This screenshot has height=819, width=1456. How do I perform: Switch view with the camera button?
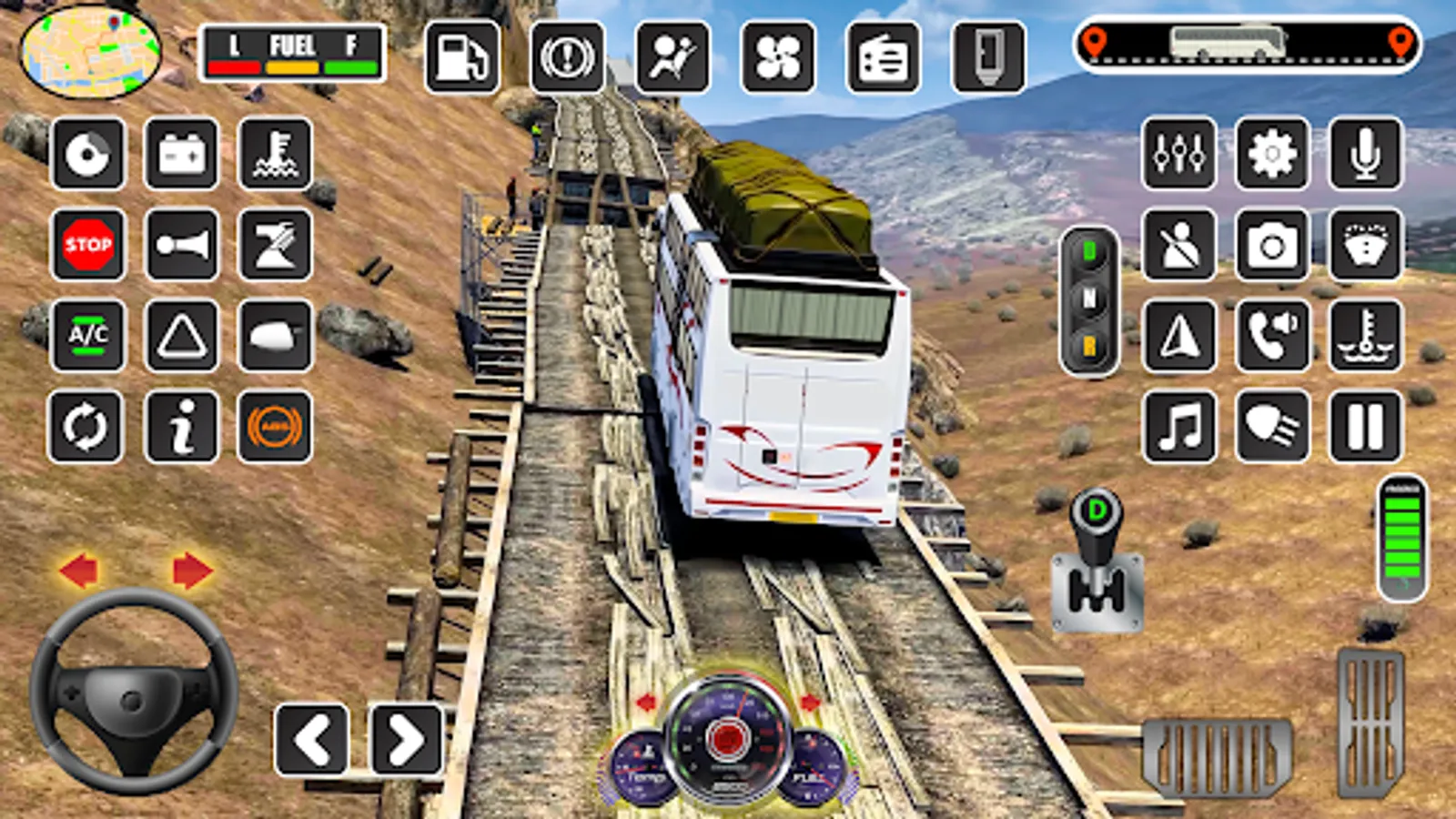[1272, 244]
